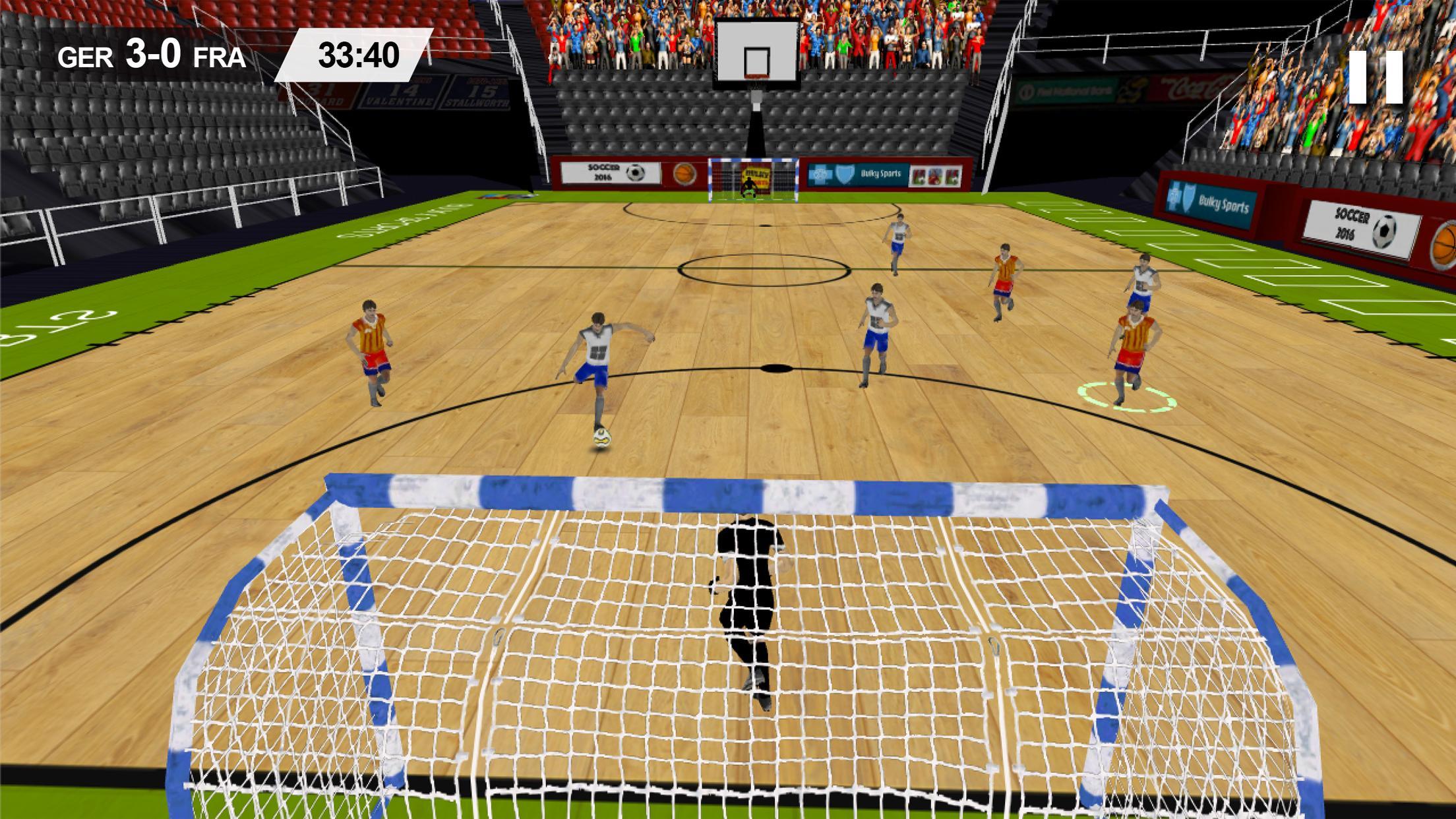Click the soccer ball icon on SOCCER 2016 banner

[x=634, y=173]
